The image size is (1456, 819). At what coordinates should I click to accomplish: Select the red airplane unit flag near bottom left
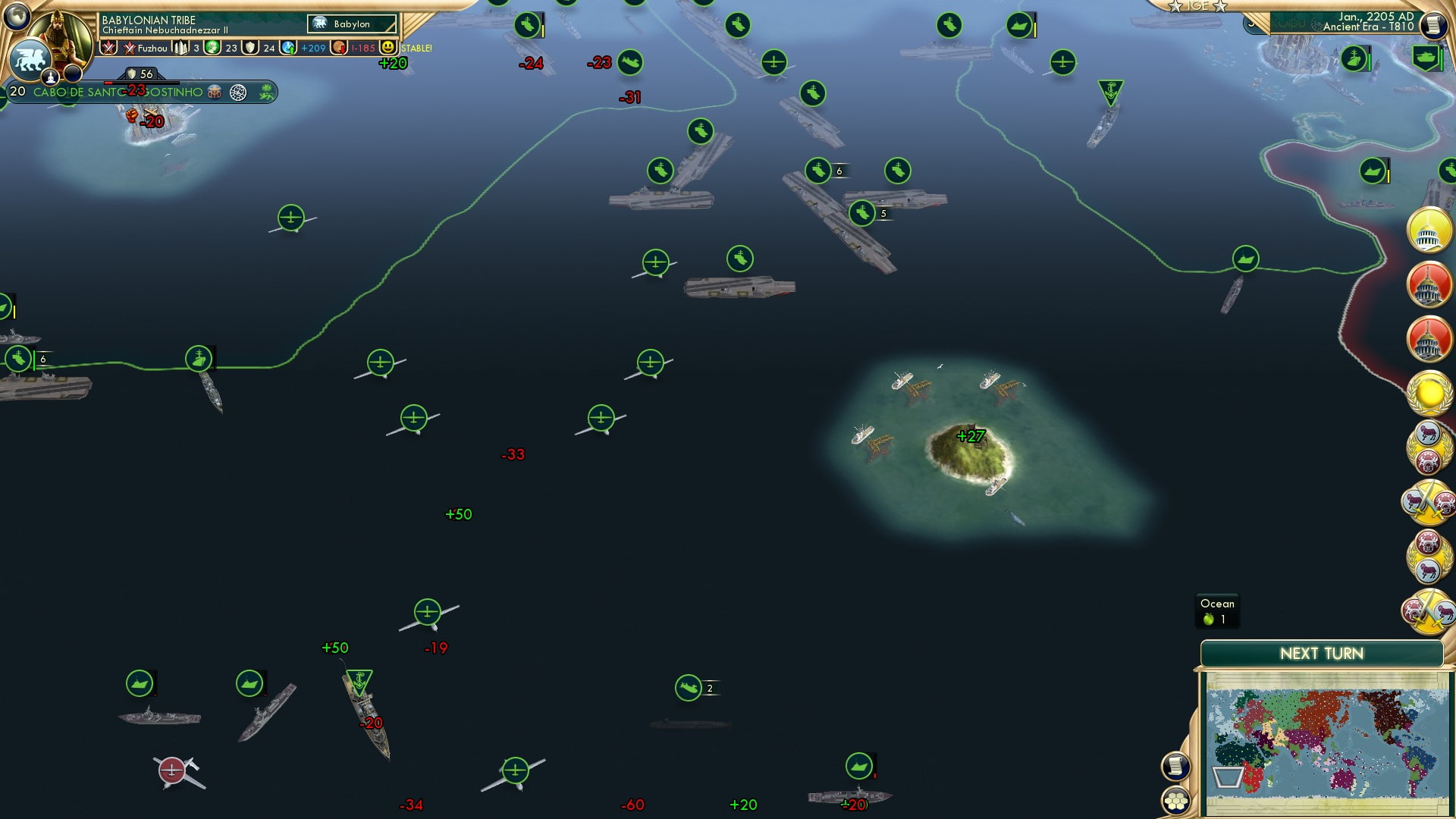[170, 771]
